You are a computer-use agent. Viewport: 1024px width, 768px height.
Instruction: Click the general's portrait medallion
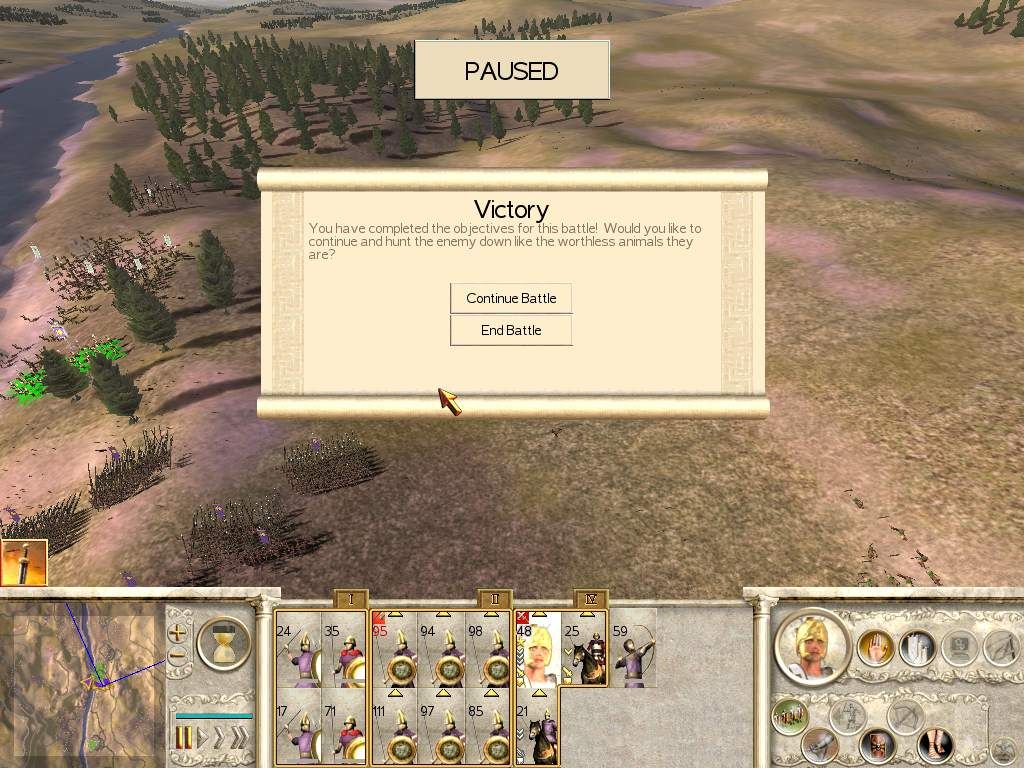[x=811, y=646]
